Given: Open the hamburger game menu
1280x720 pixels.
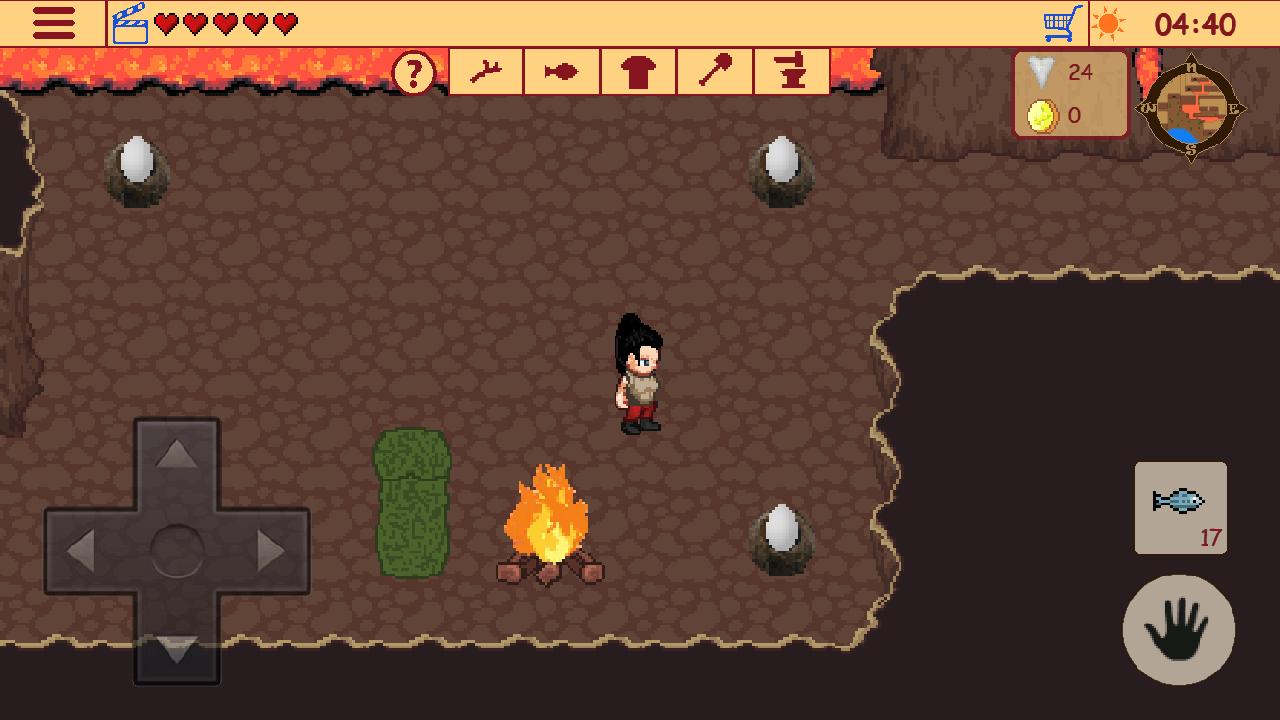Looking at the screenshot, I should tap(54, 22).
